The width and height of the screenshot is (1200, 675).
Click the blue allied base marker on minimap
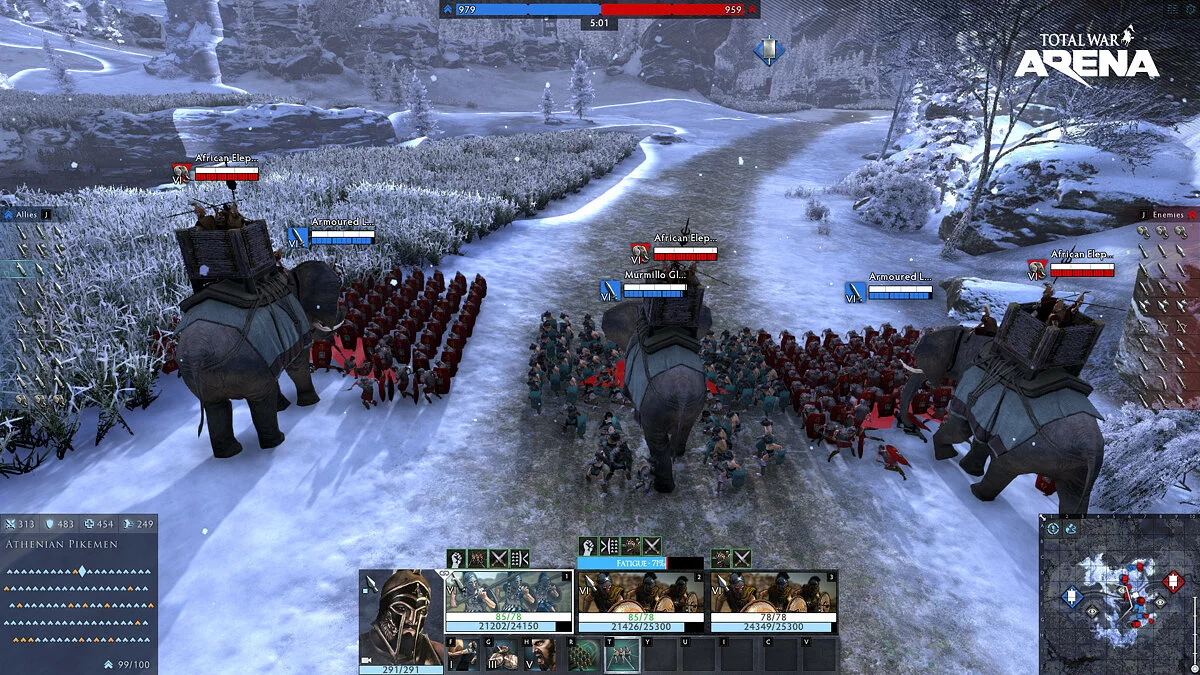click(x=1071, y=597)
